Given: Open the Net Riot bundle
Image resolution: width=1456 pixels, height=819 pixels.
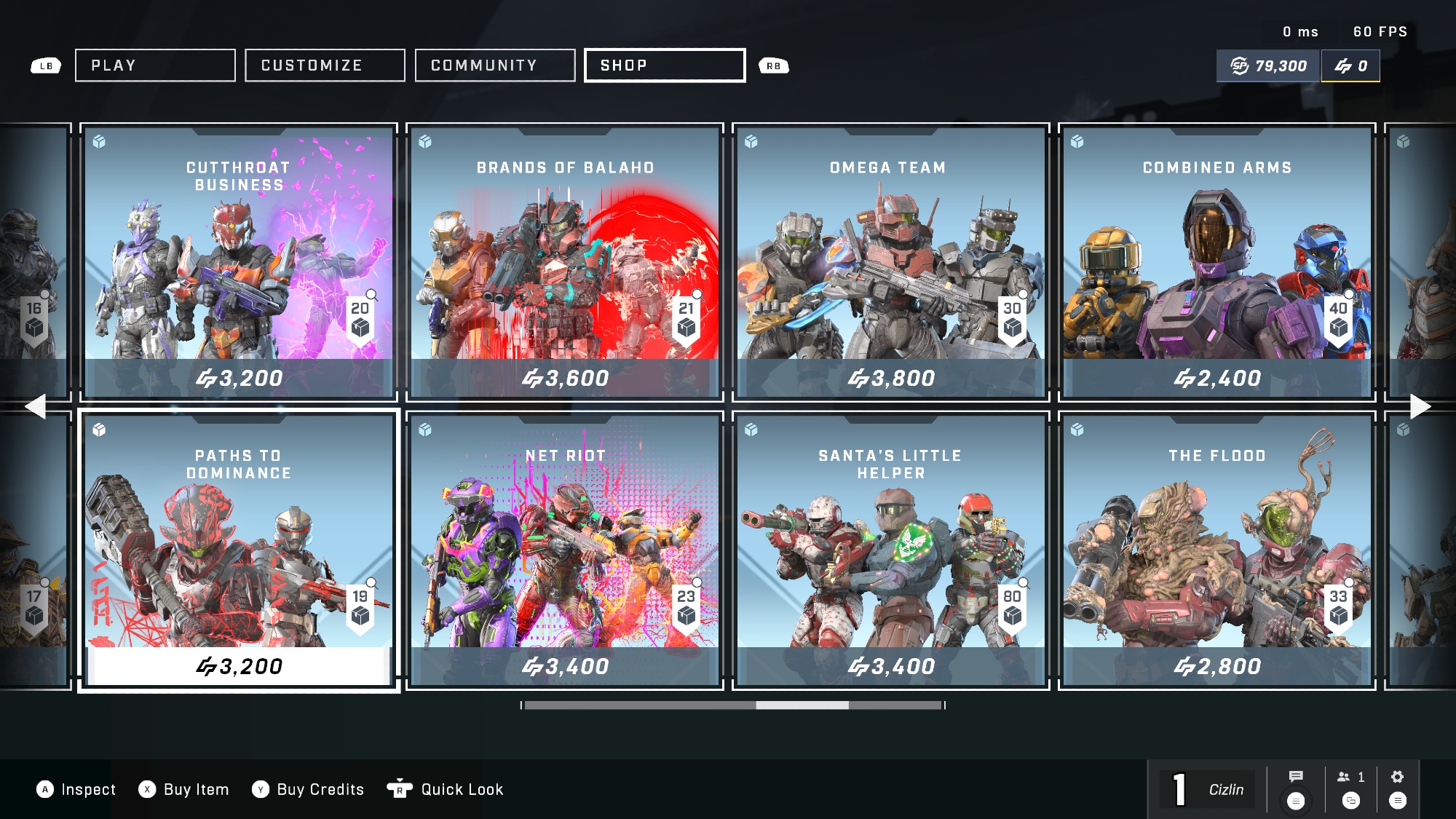Looking at the screenshot, I should click(x=565, y=550).
